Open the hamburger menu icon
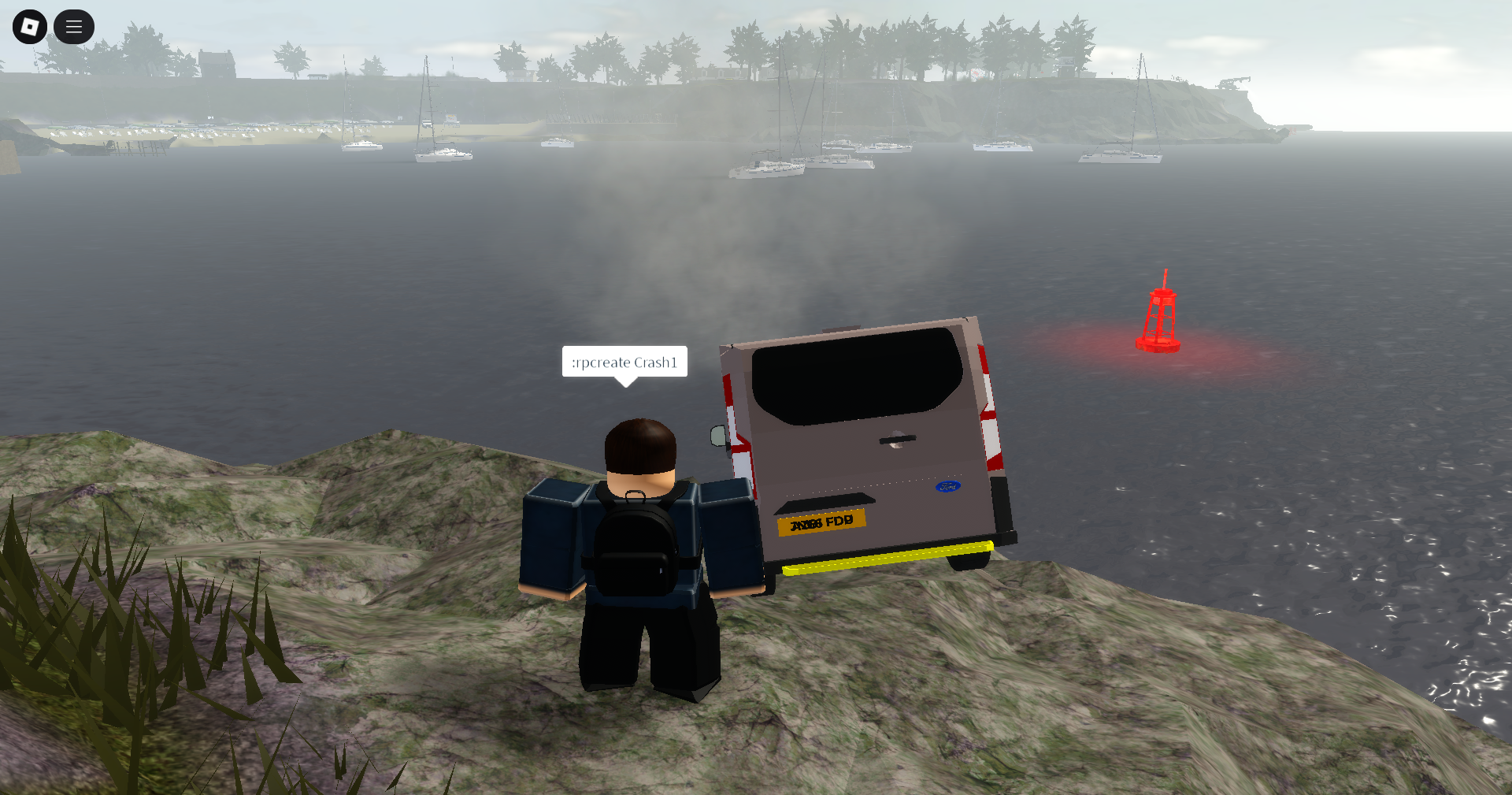This screenshot has height=795, width=1512. point(73,26)
